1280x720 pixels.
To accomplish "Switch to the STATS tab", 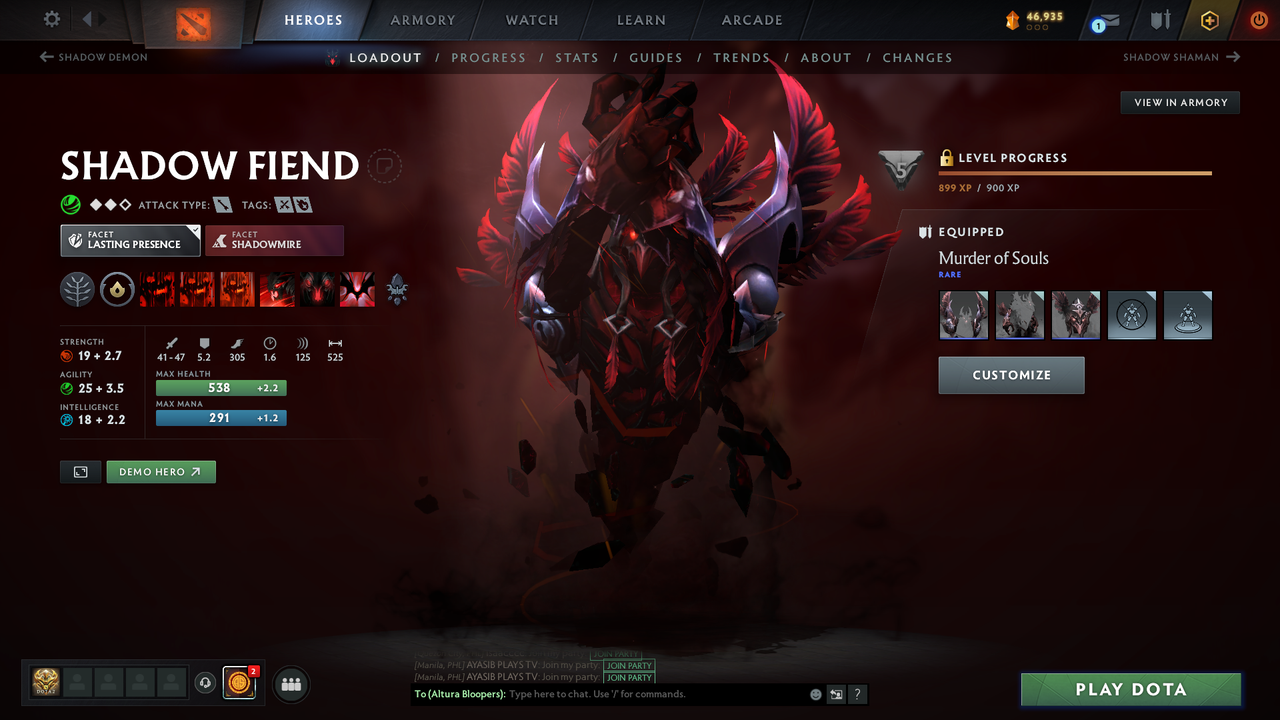I will pyautogui.click(x=577, y=57).
